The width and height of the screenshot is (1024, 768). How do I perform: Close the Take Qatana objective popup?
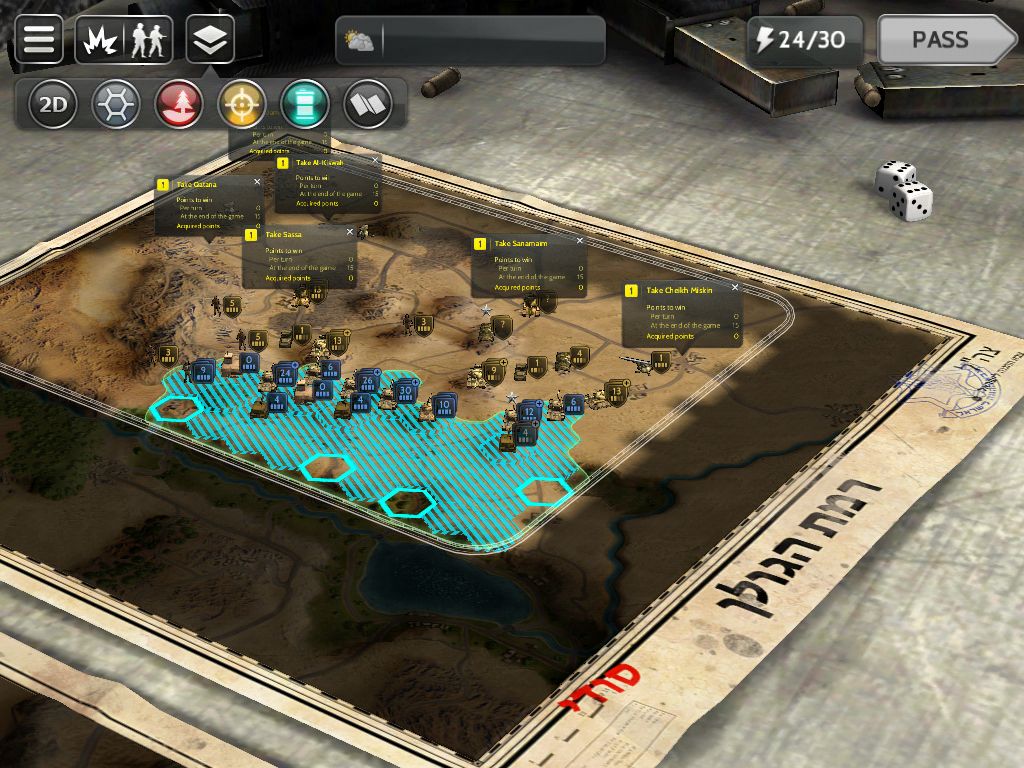(x=257, y=182)
